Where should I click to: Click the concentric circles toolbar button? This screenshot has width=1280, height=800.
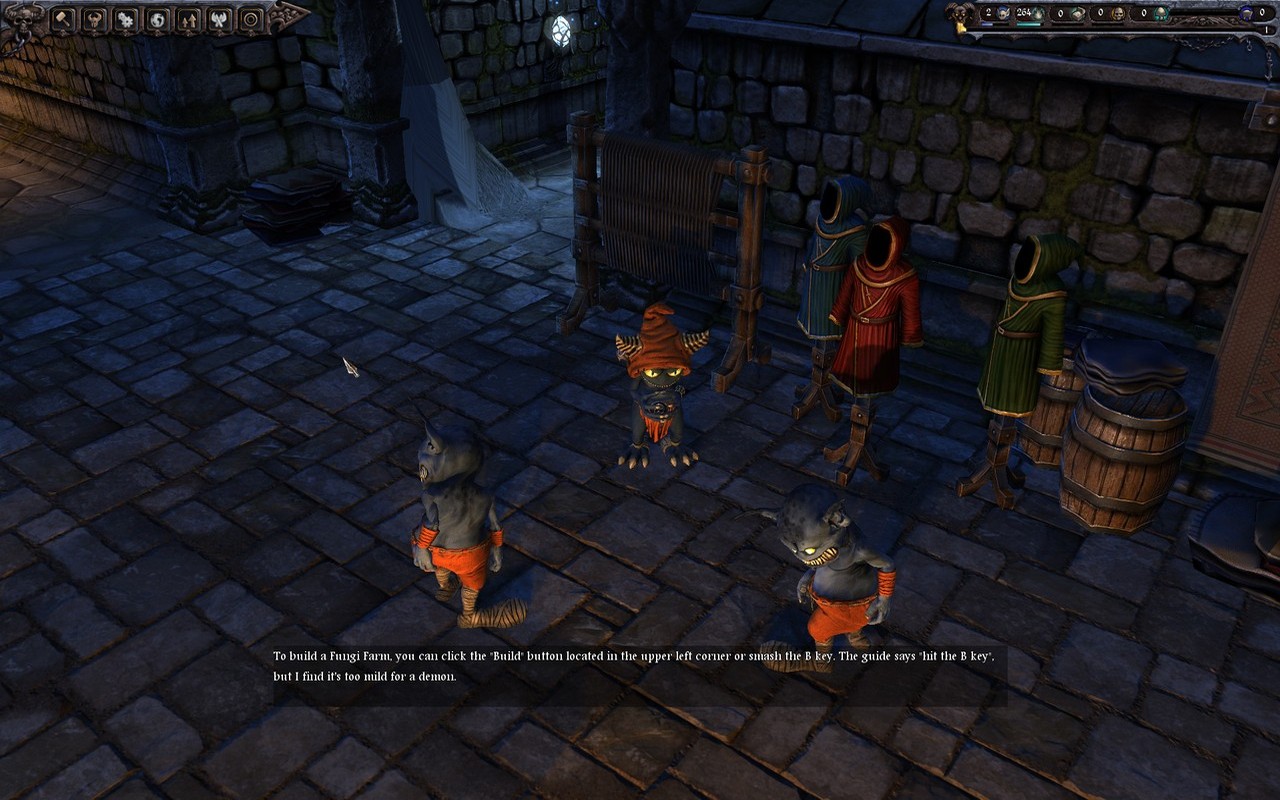click(250, 19)
